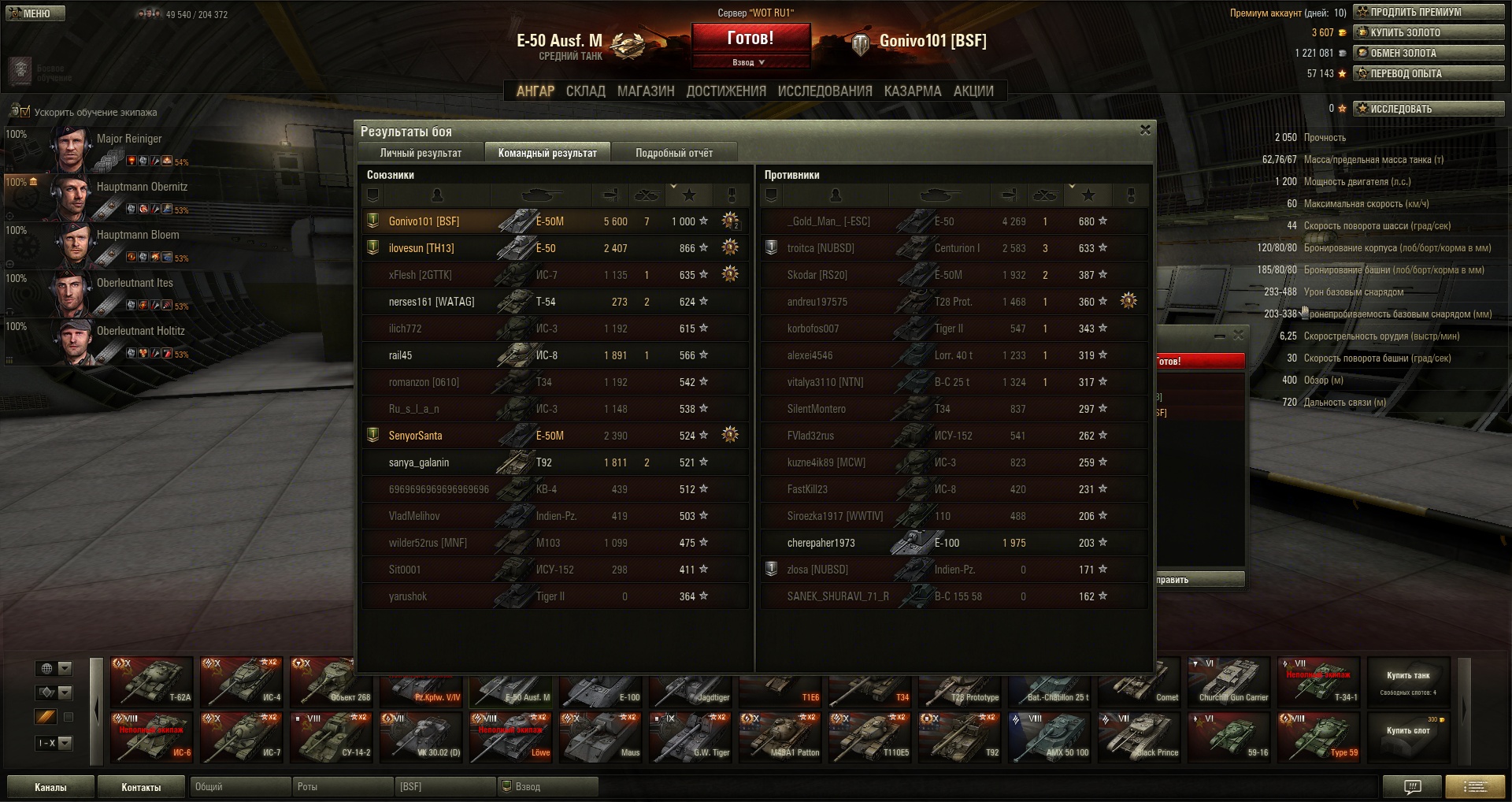The height and width of the screenshot is (802, 1512).
Task: Show the ДОСТИЖЕНИЯ section
Action: [x=726, y=91]
